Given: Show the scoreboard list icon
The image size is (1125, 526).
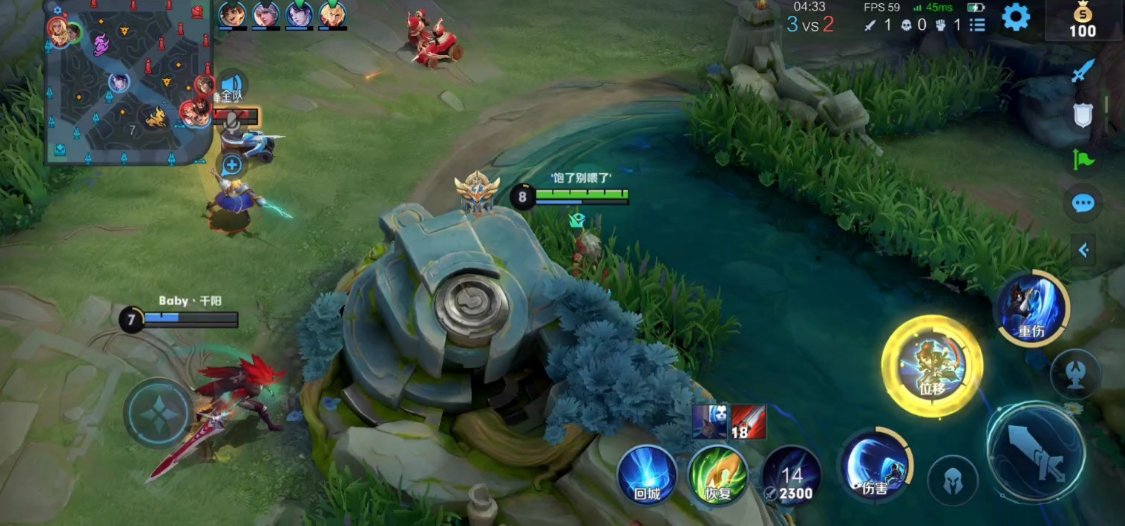Looking at the screenshot, I should [x=977, y=24].
